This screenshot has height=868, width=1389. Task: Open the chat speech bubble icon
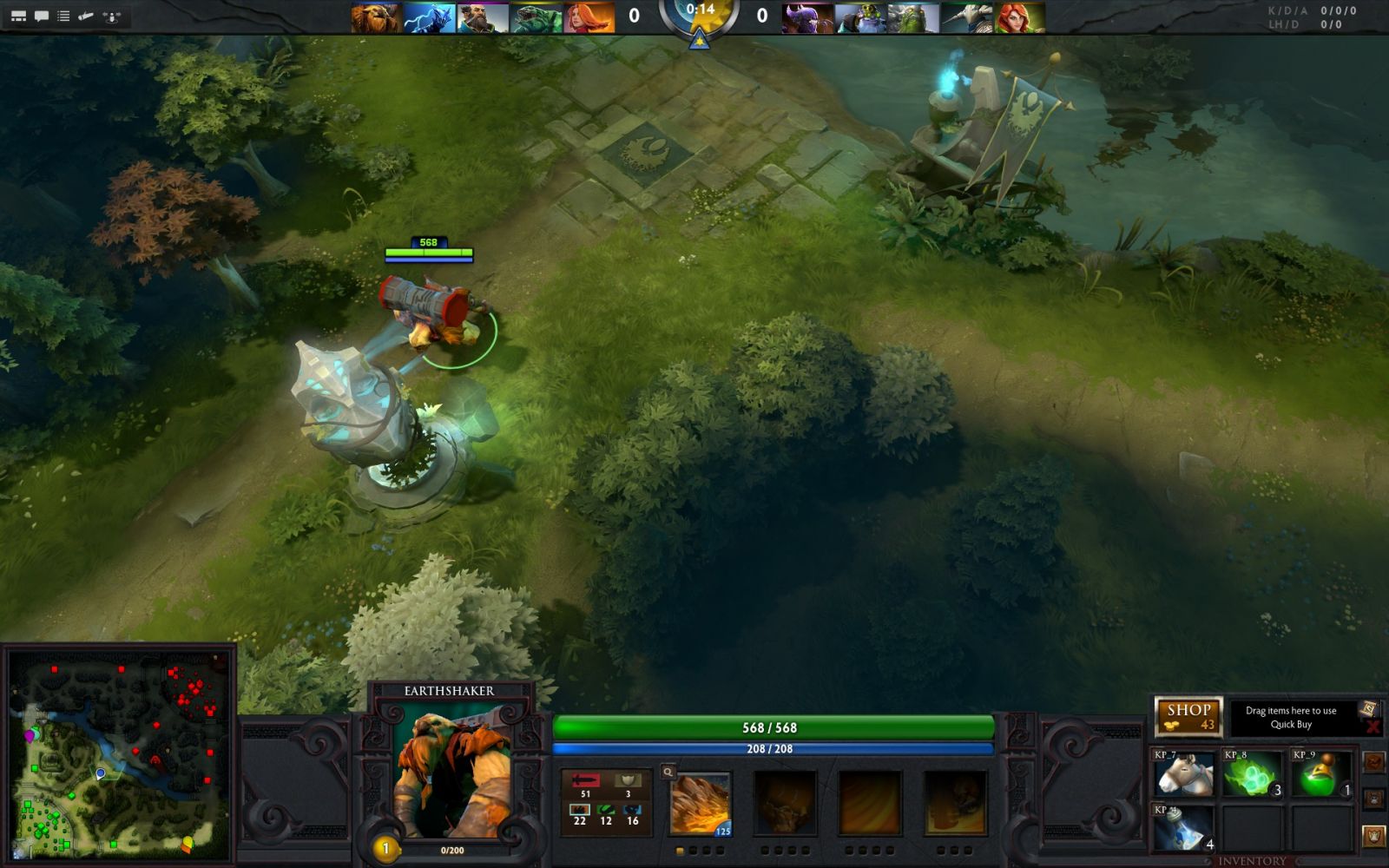coord(41,16)
